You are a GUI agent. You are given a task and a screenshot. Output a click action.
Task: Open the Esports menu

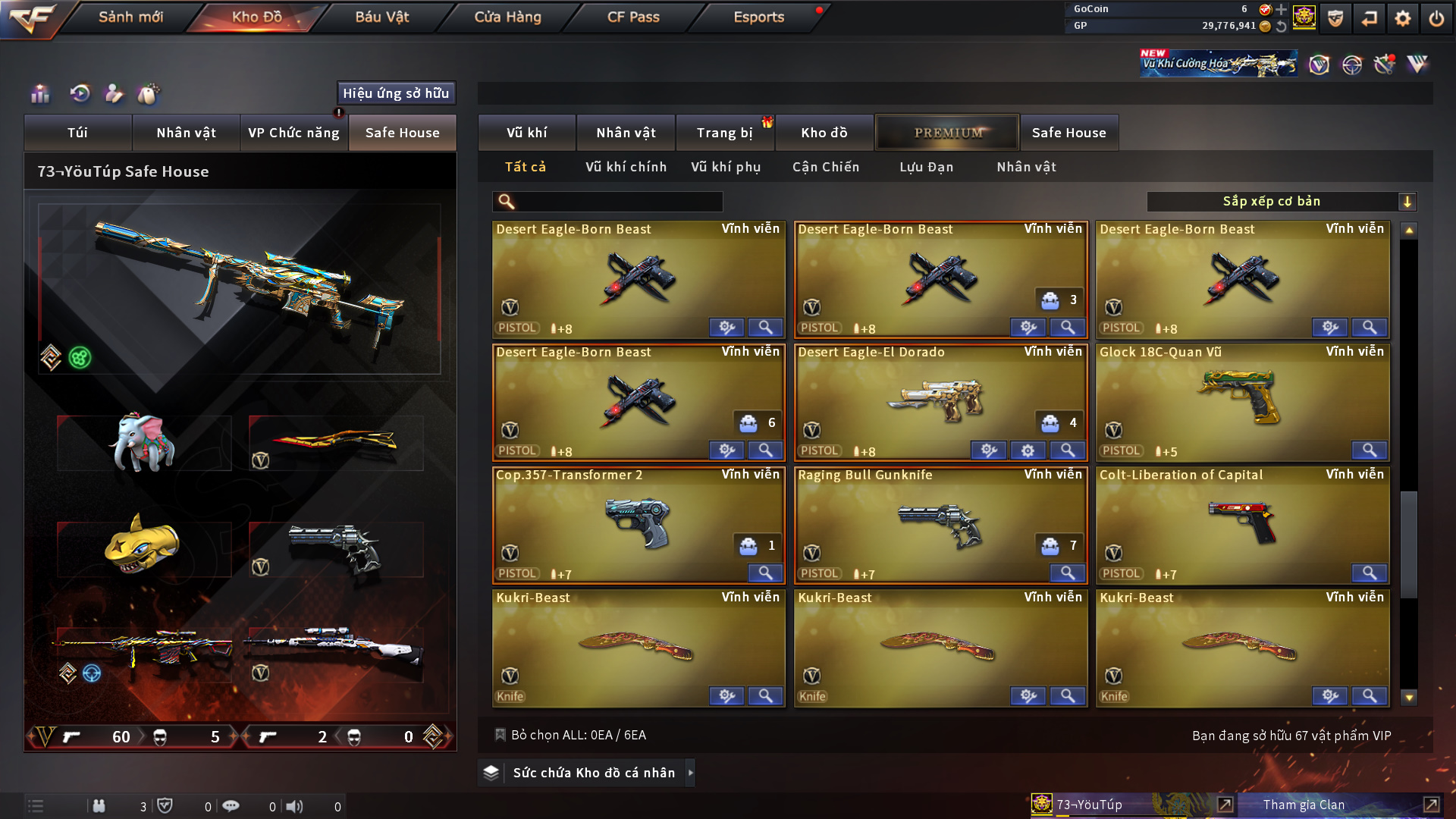[x=758, y=17]
